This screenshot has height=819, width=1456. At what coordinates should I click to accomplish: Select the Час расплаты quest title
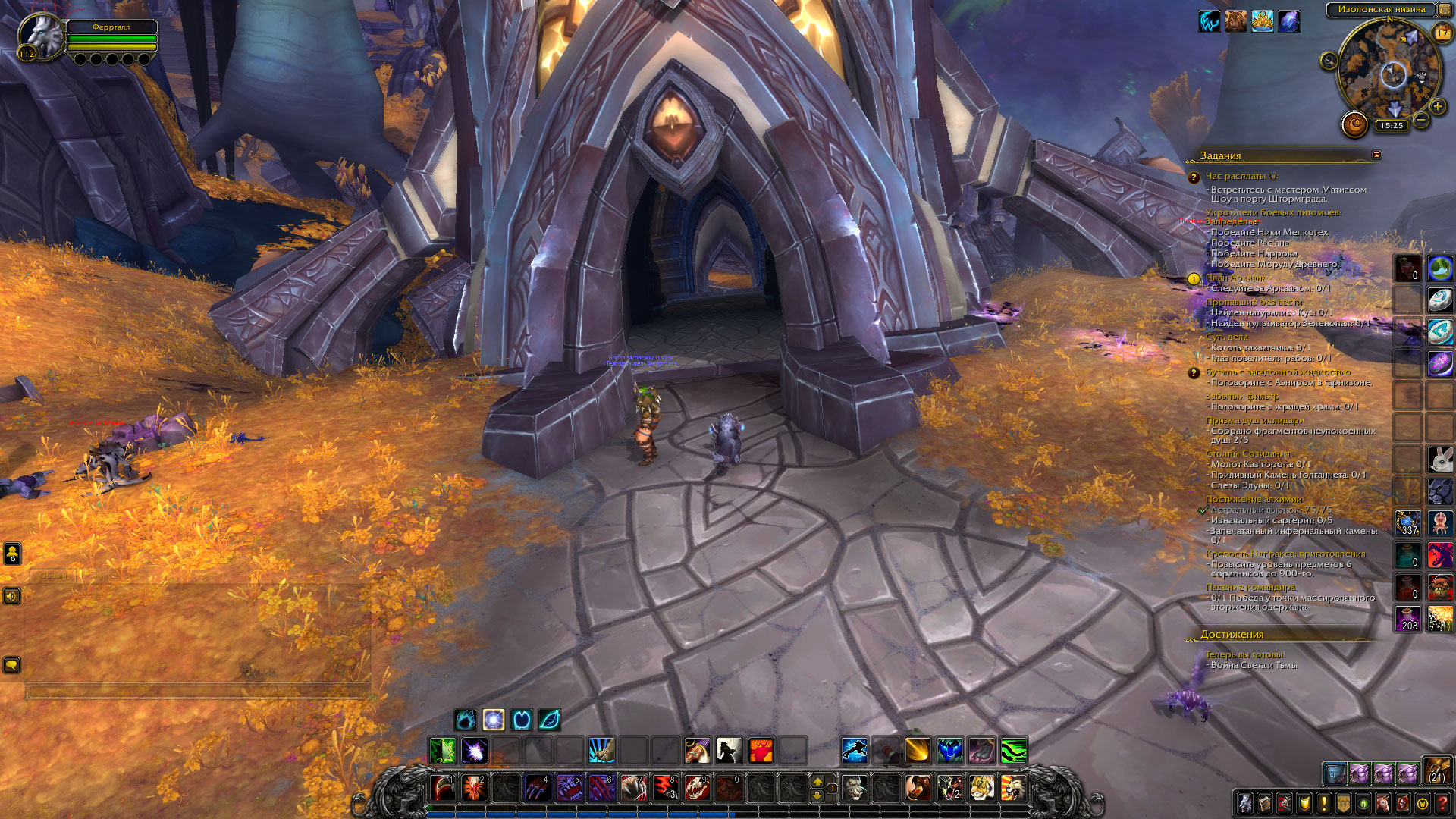point(1235,176)
